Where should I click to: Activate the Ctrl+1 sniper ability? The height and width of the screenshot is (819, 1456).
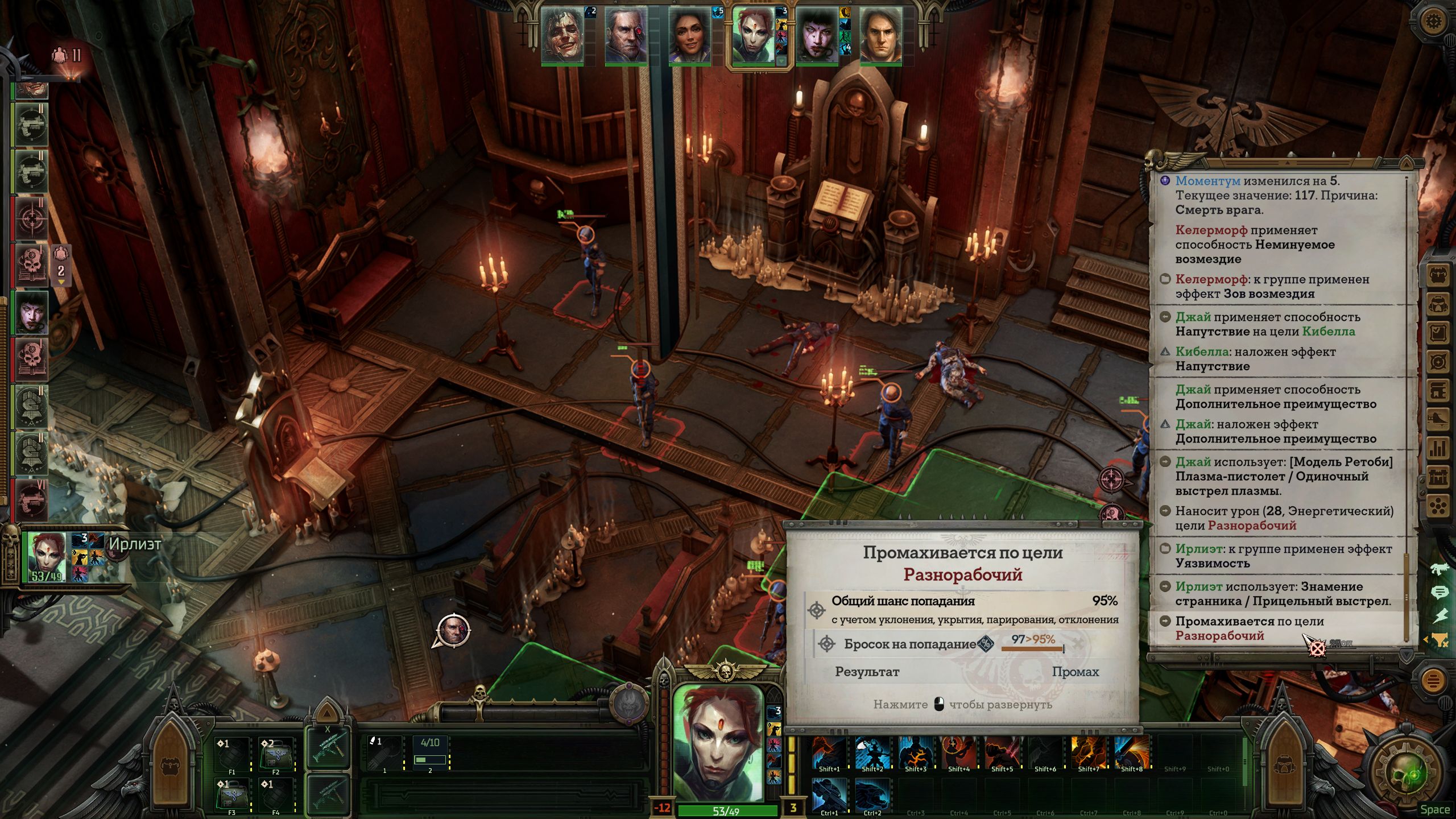pos(829,795)
